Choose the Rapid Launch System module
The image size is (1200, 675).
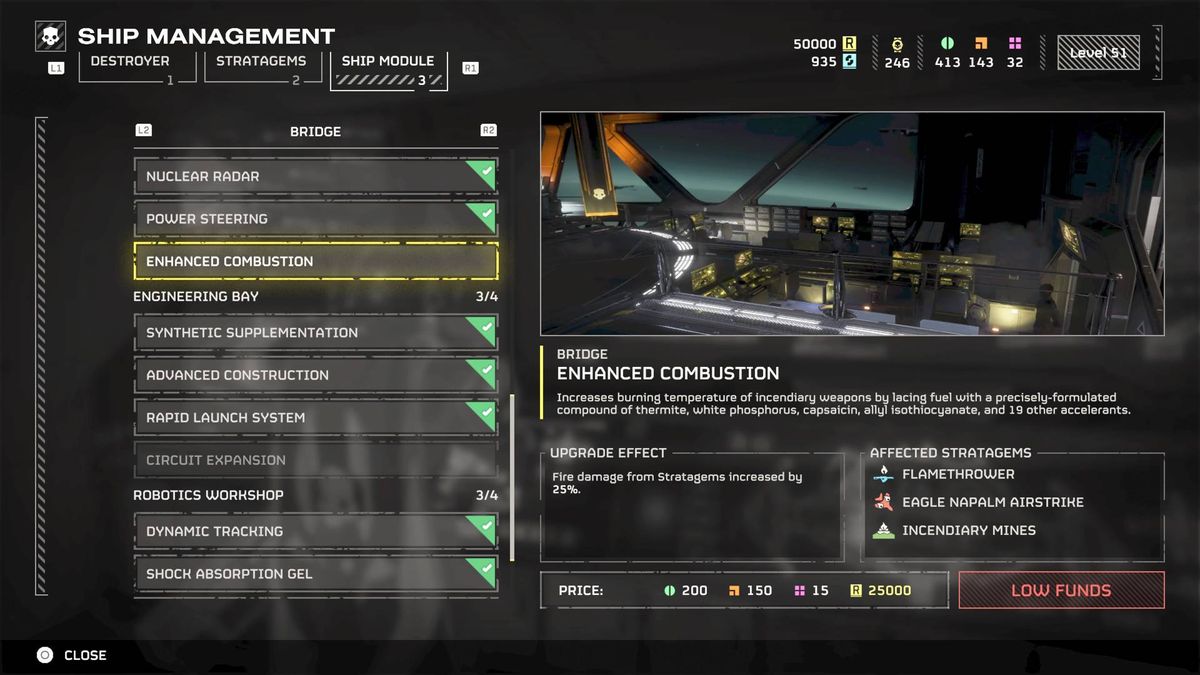tap(315, 418)
